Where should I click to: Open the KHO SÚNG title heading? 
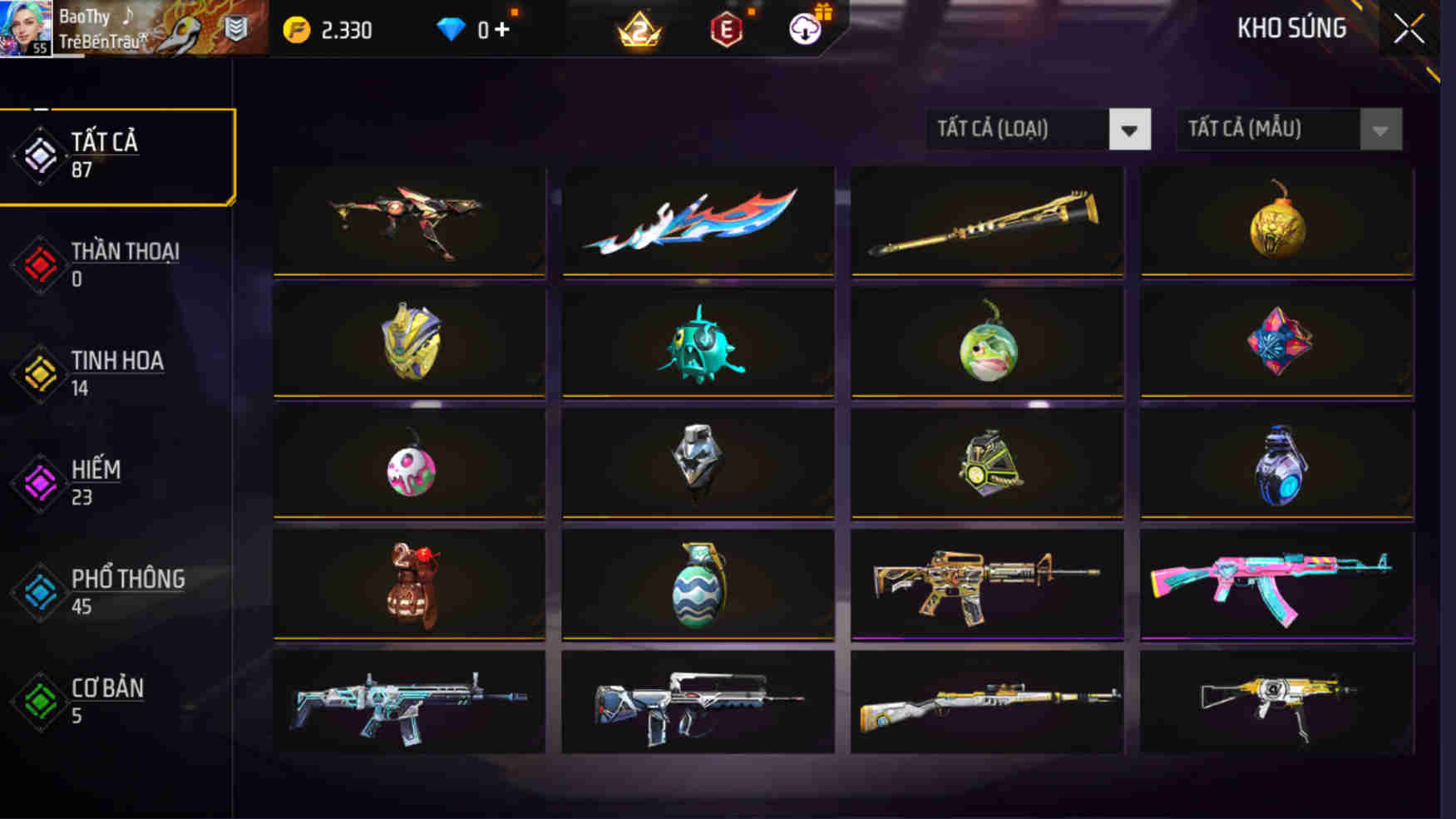coord(1292,27)
